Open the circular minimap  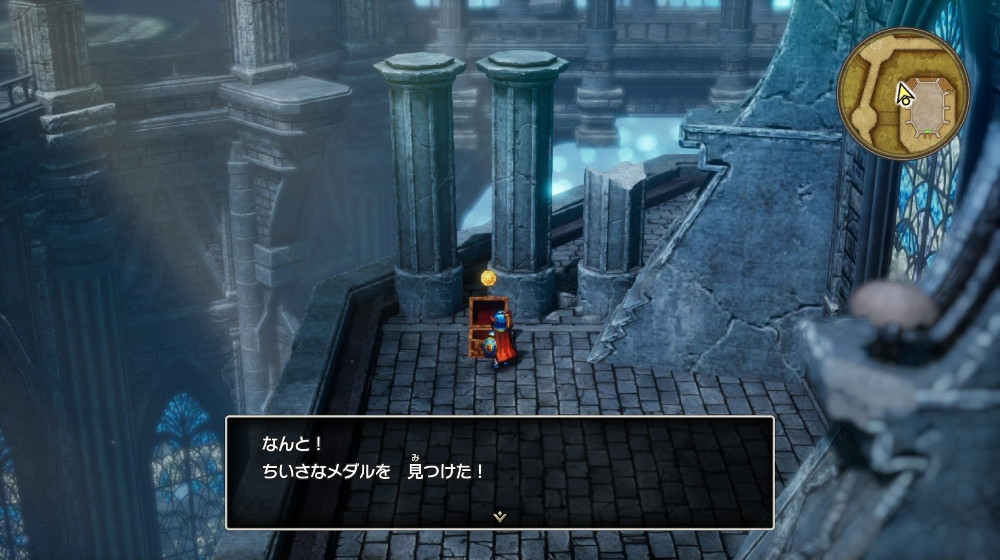[902, 93]
